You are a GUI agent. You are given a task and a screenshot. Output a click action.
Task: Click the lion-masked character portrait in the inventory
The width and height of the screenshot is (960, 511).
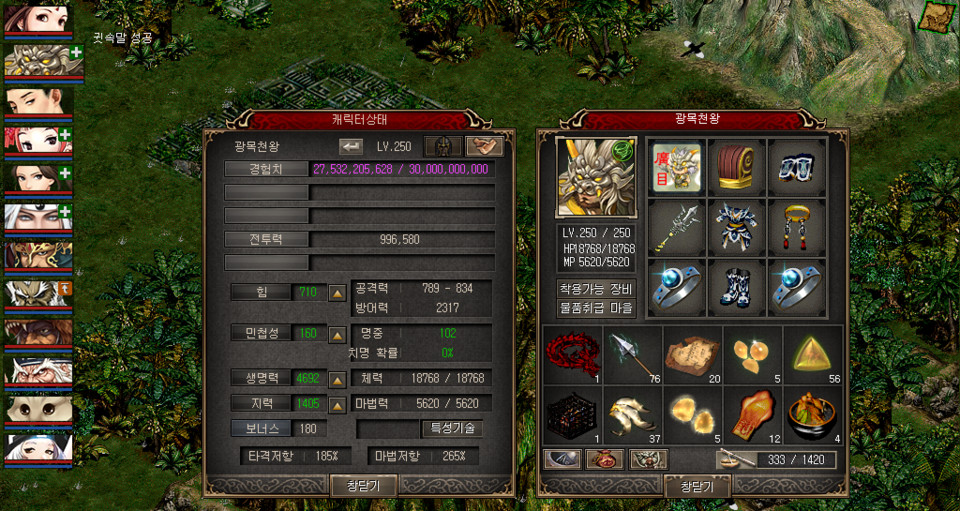pos(596,178)
